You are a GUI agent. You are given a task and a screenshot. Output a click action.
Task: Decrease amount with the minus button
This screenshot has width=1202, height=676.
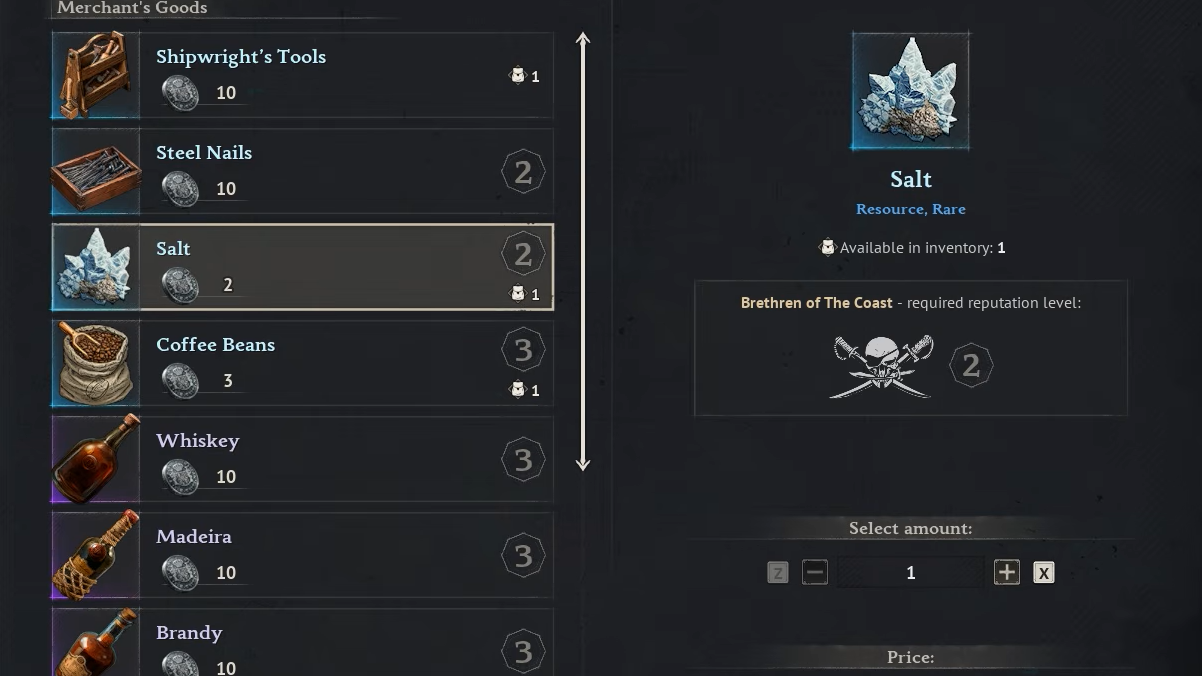815,572
